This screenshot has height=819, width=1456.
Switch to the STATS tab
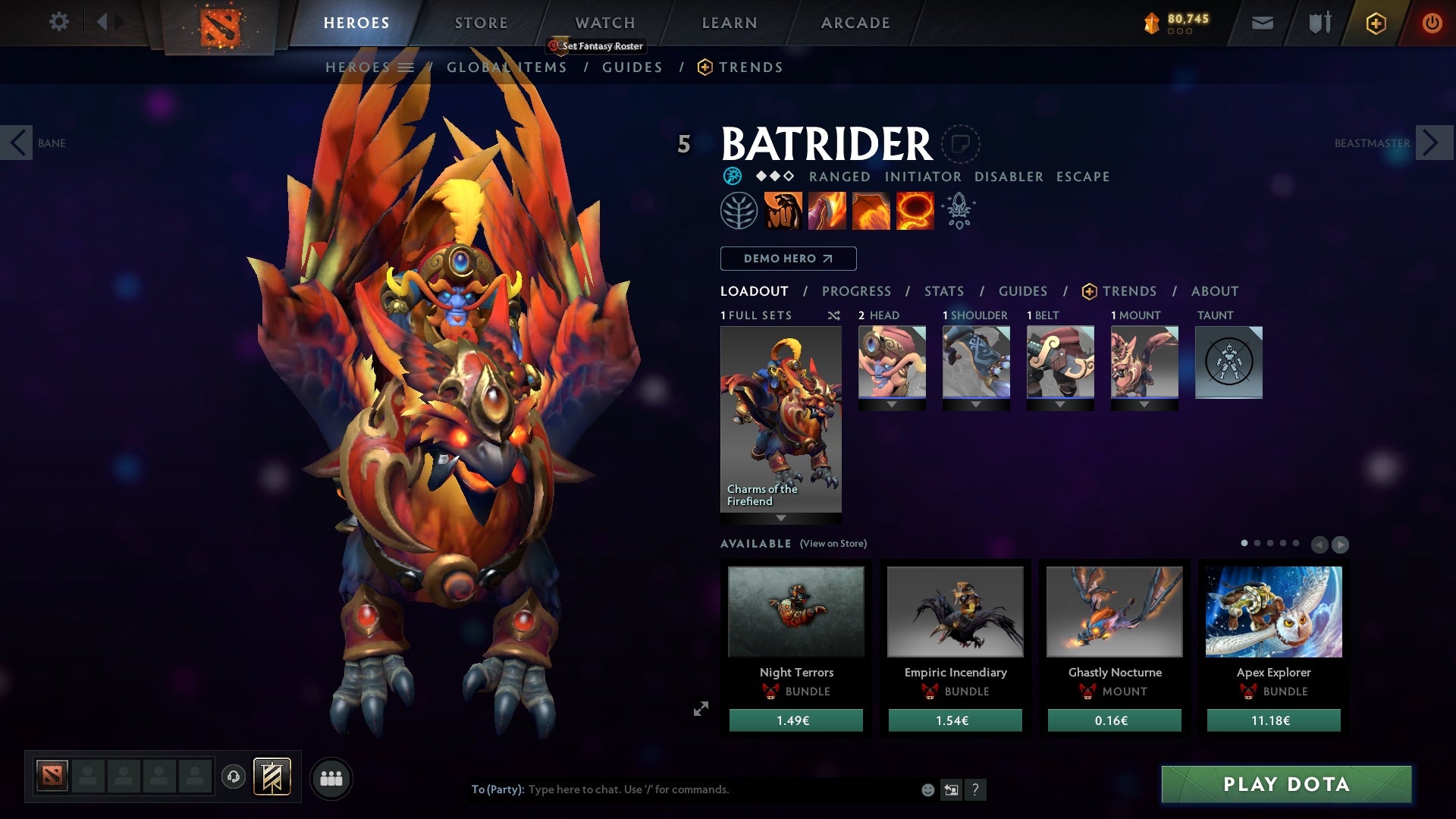coord(943,290)
